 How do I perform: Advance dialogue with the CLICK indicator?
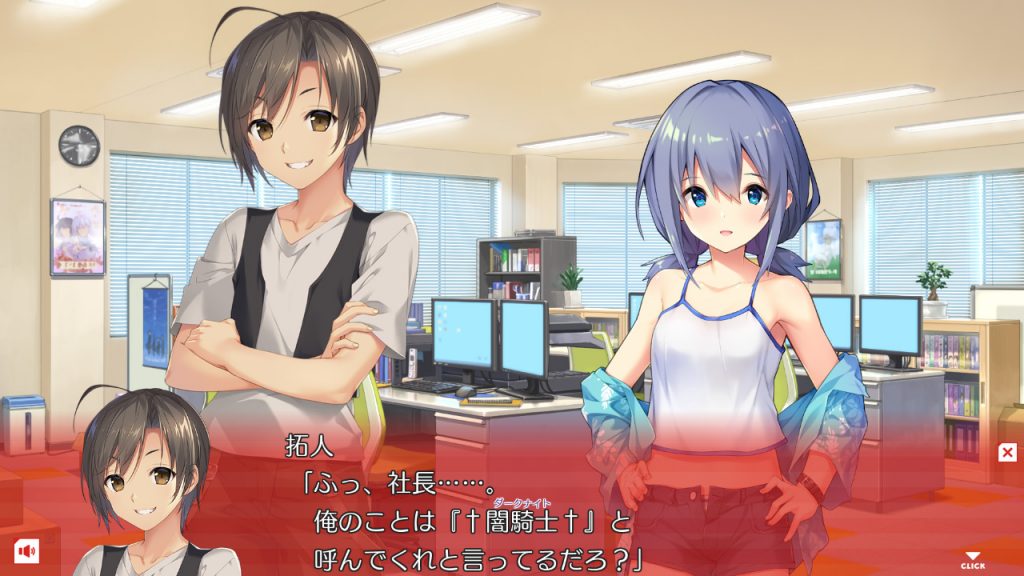(972, 560)
